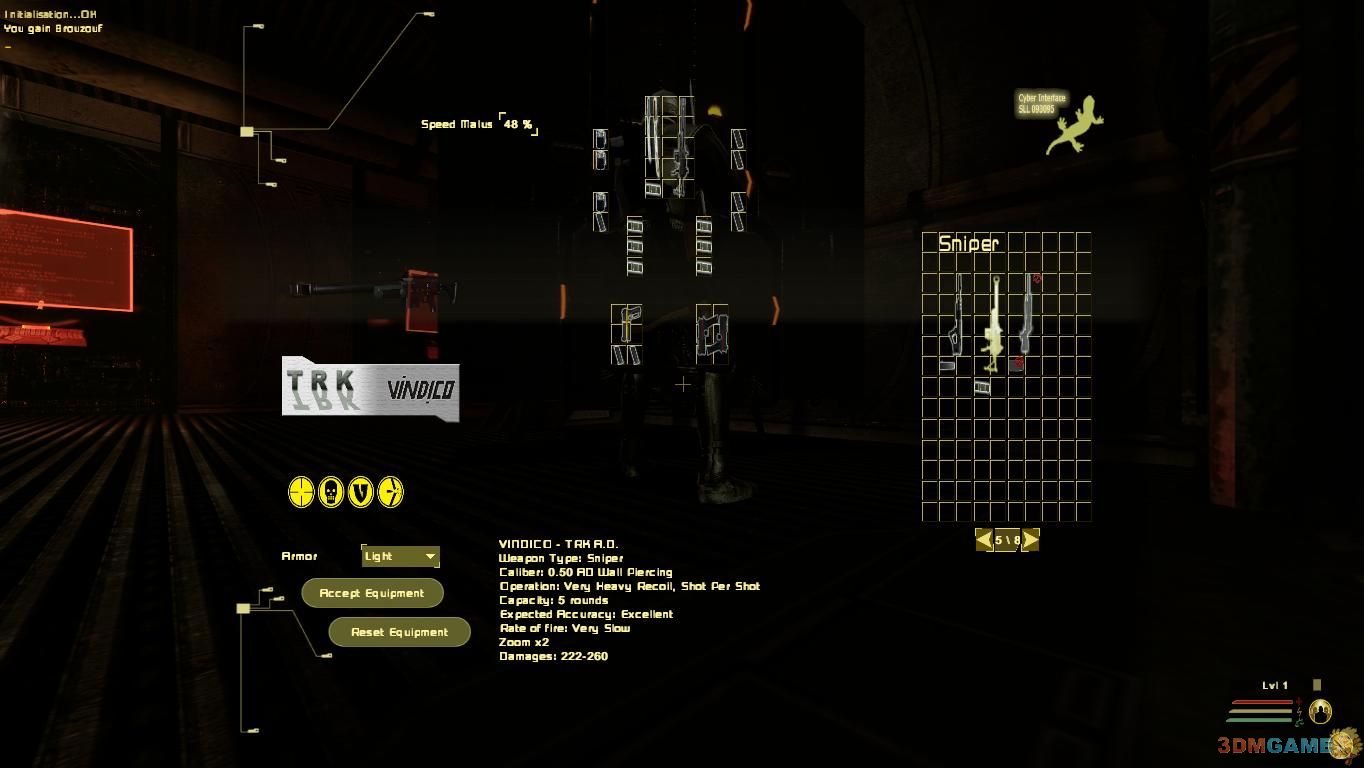Choose the right sniper rifle with red marker
This screenshot has height=768, width=1364.
click(1027, 315)
